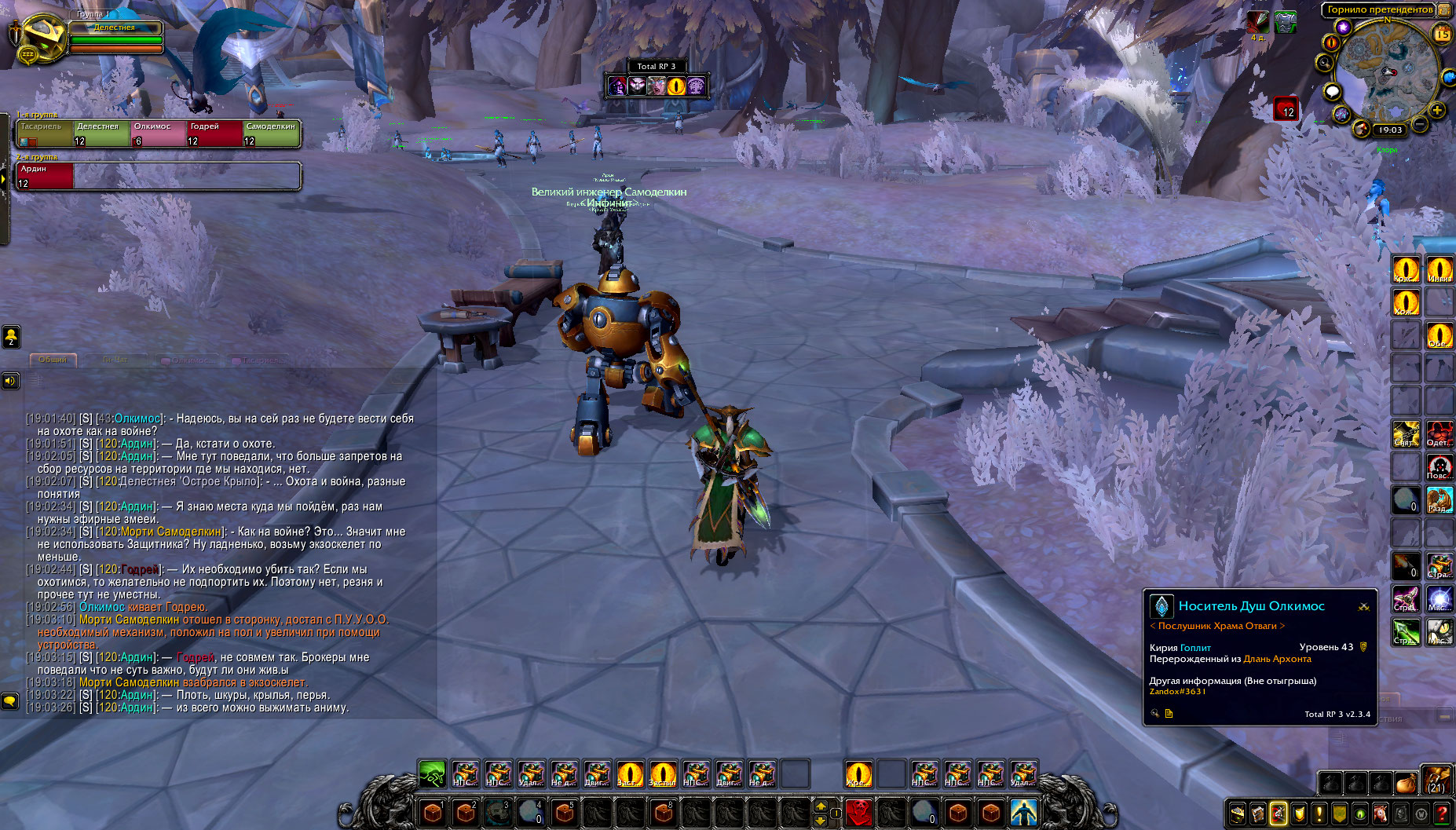Click the red heart icon showing 12
The width and height of the screenshot is (1456, 830).
[x=1286, y=108]
